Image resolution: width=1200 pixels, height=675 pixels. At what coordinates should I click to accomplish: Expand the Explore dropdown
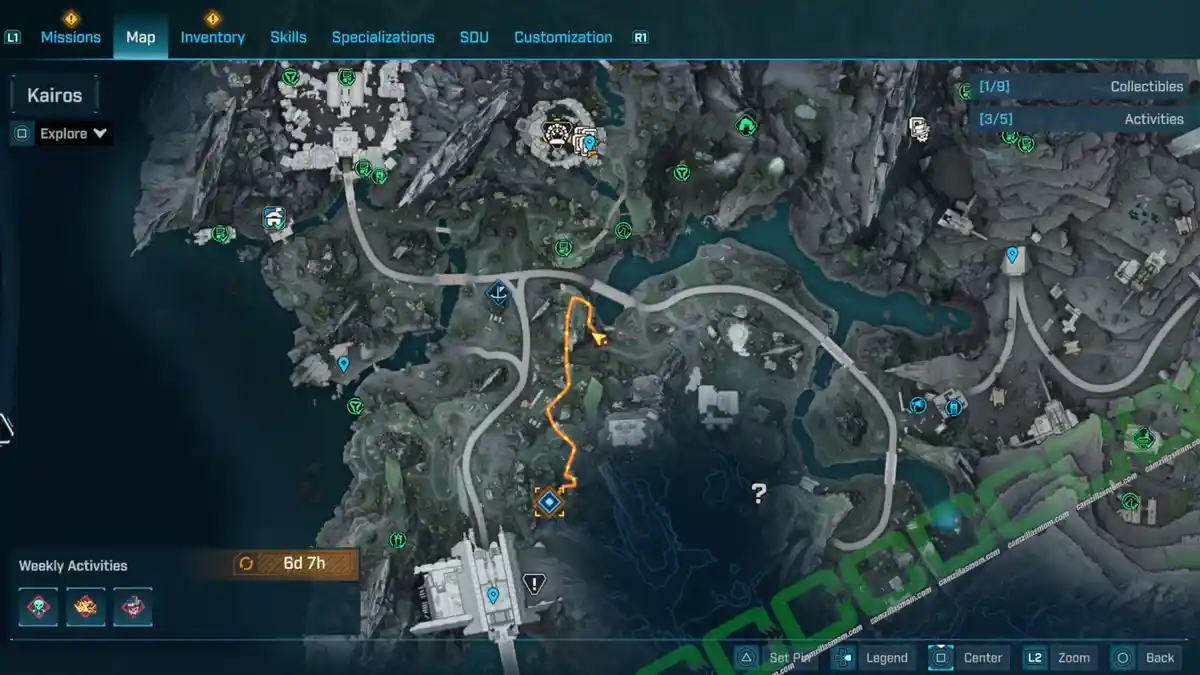[x=73, y=133]
